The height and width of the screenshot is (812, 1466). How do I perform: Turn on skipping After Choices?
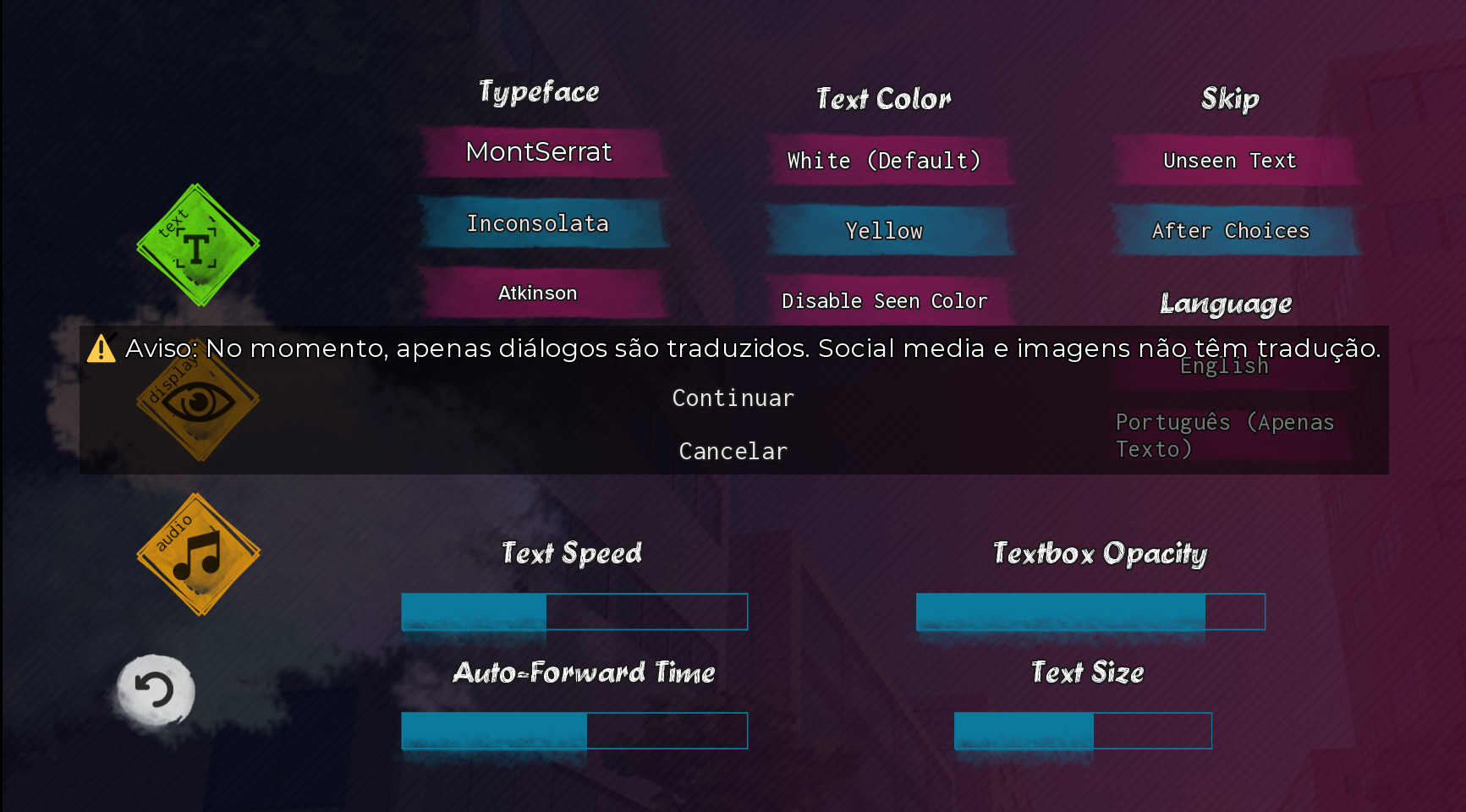point(1230,230)
